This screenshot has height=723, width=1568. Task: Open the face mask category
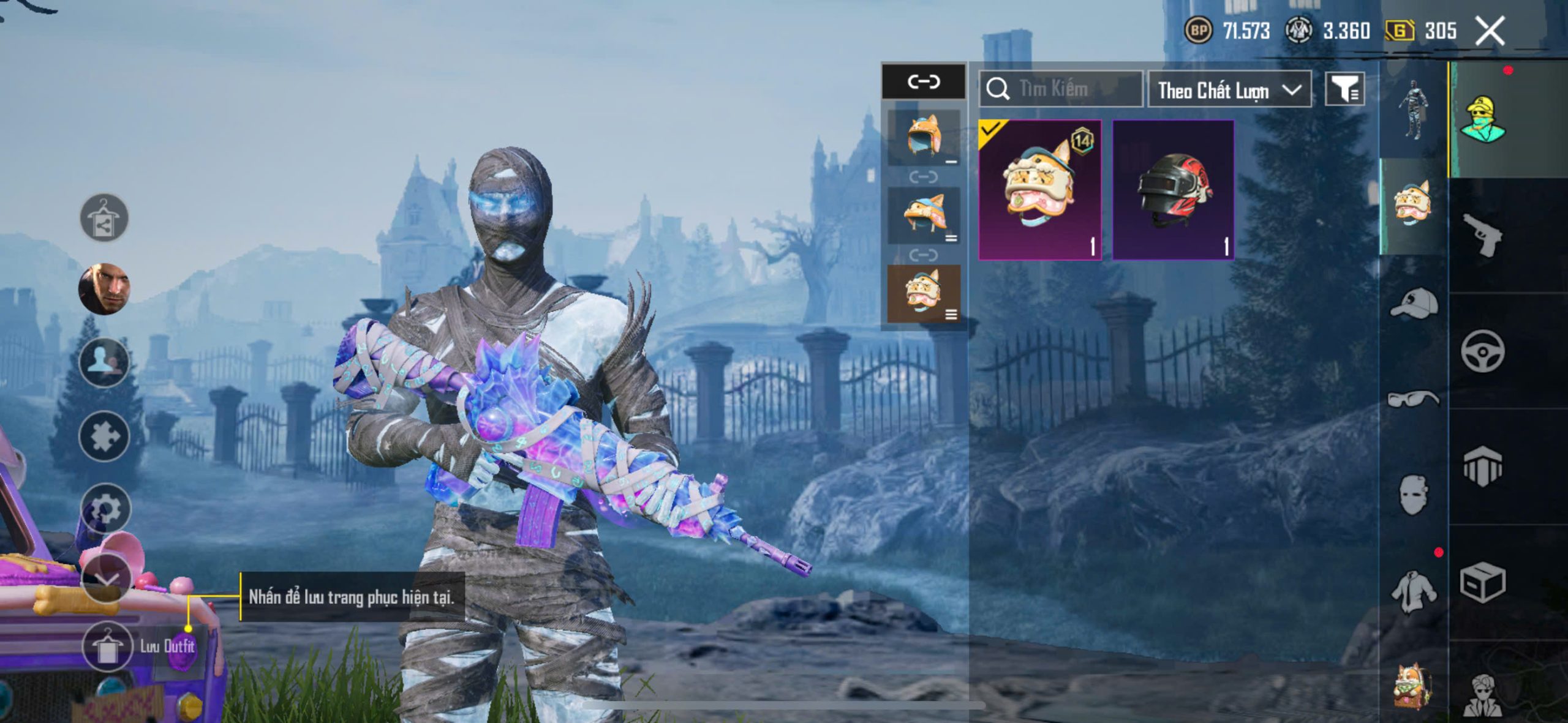tap(1414, 495)
